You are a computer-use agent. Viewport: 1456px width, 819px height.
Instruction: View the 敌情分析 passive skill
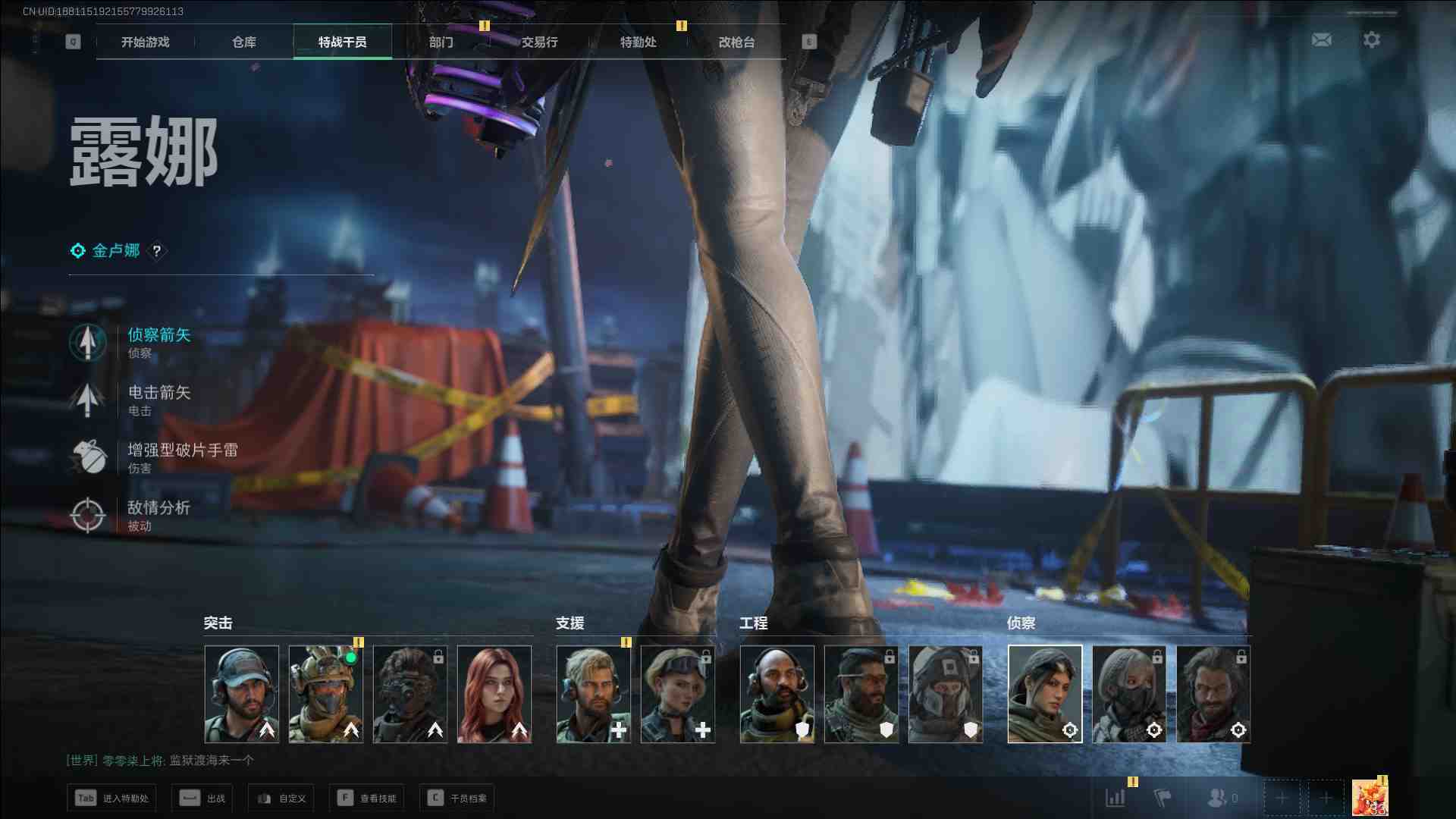[158, 514]
